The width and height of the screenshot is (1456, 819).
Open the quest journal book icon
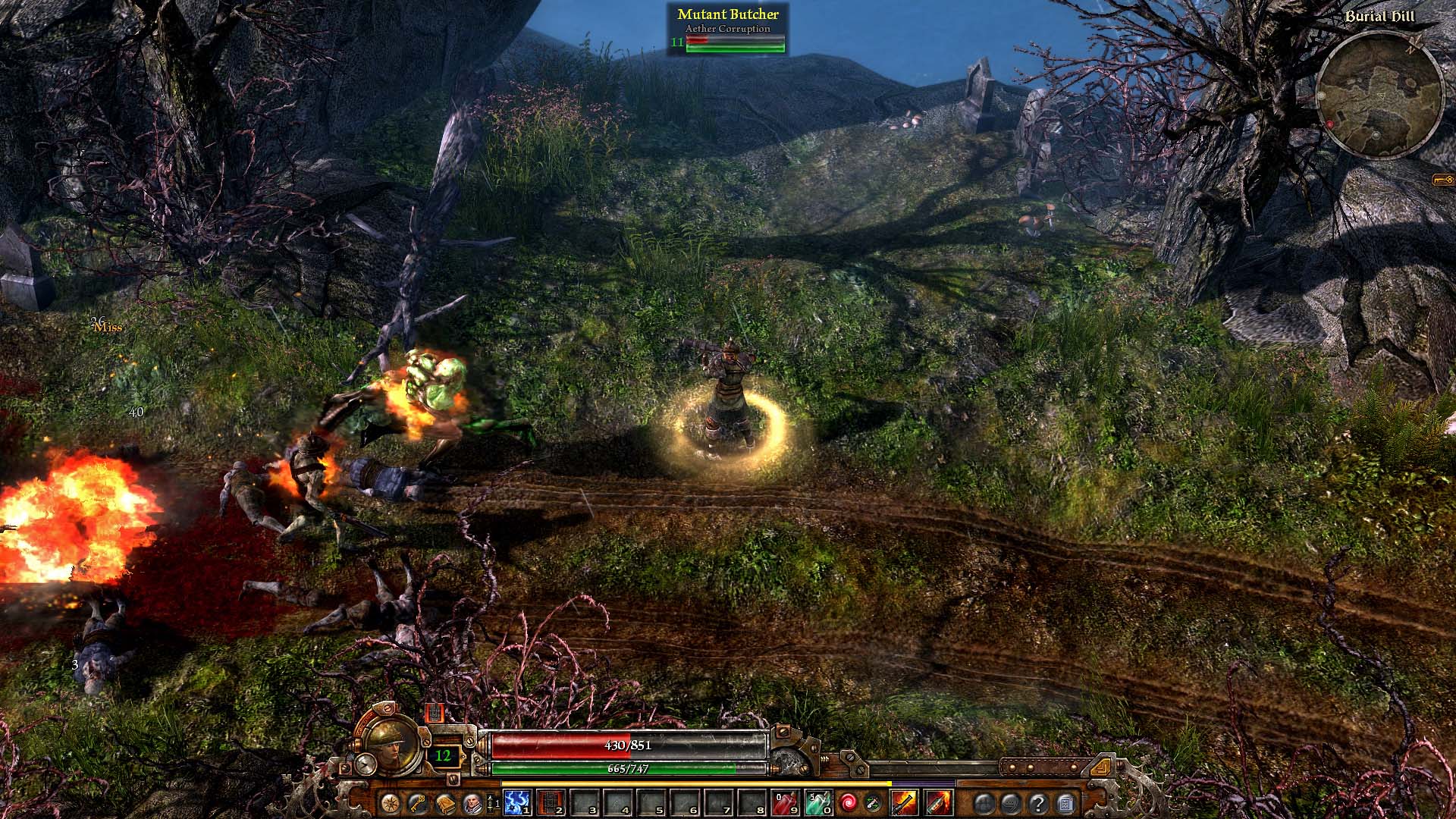coord(444,802)
